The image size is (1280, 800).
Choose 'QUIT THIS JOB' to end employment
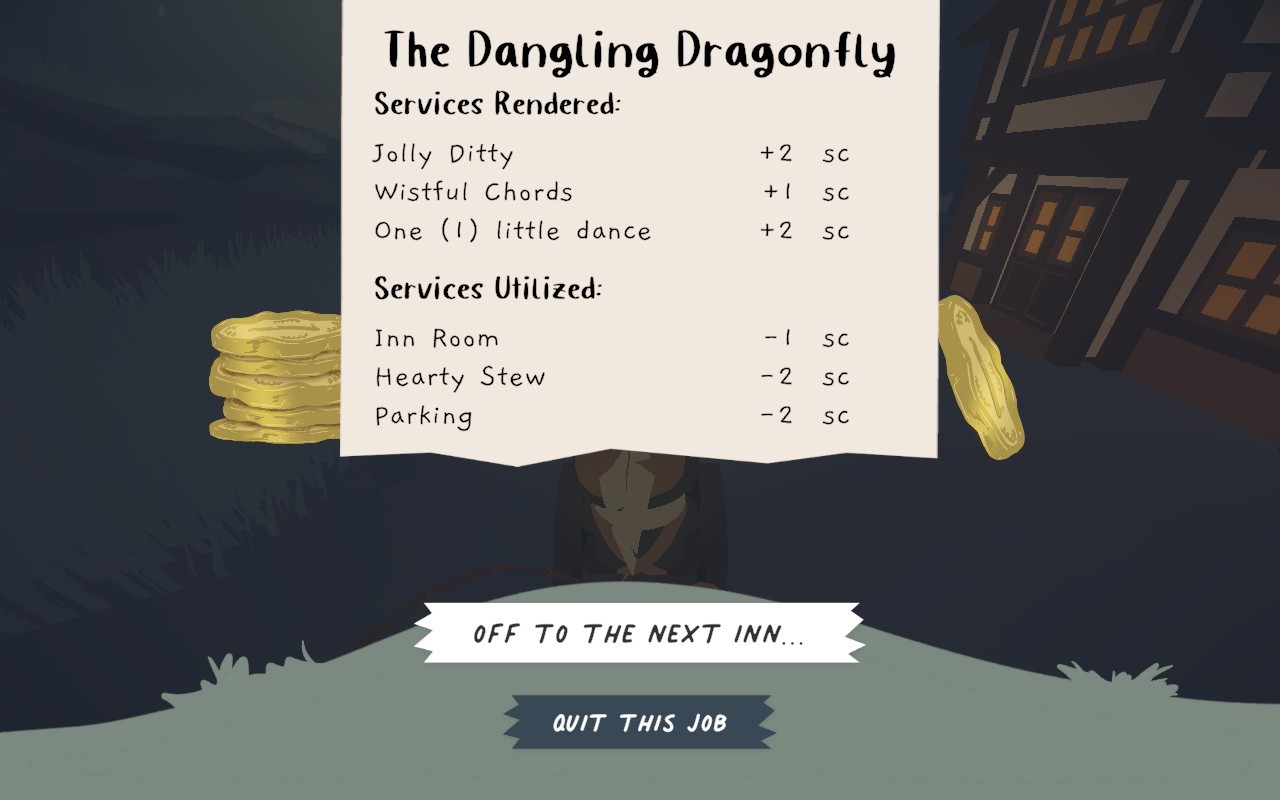[640, 722]
